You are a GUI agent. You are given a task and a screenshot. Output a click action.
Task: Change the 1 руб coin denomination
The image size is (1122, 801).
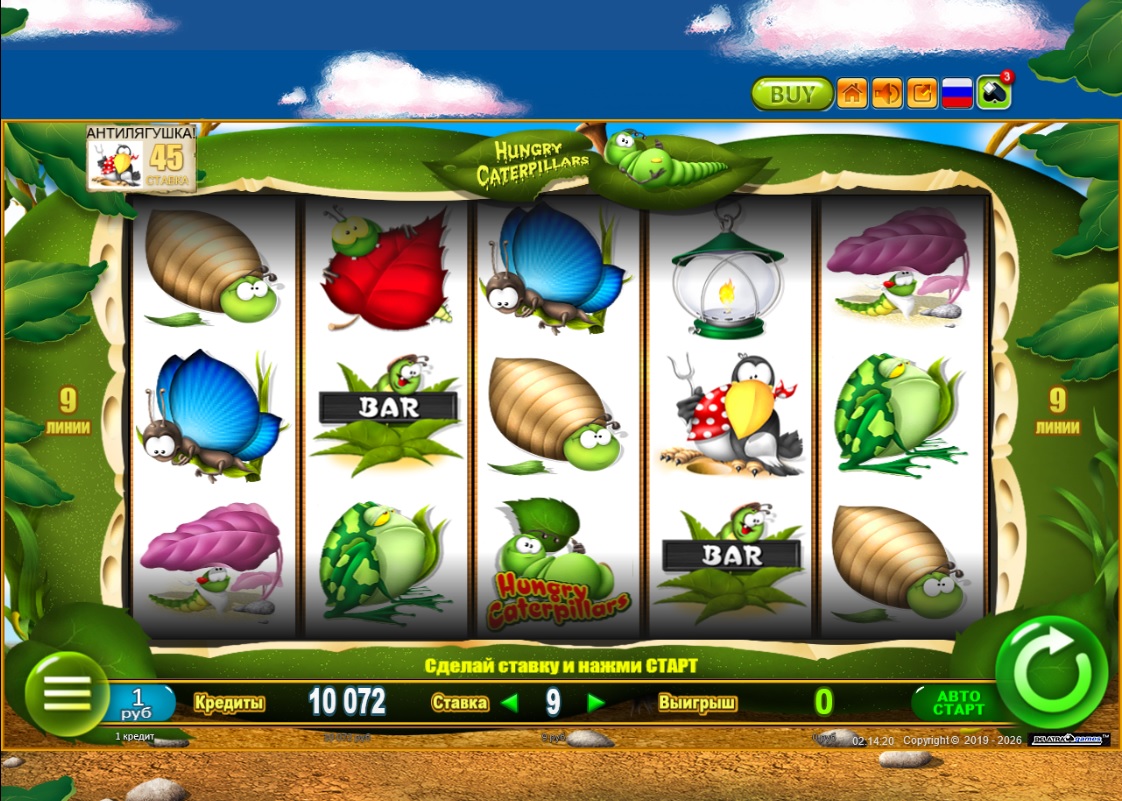139,702
